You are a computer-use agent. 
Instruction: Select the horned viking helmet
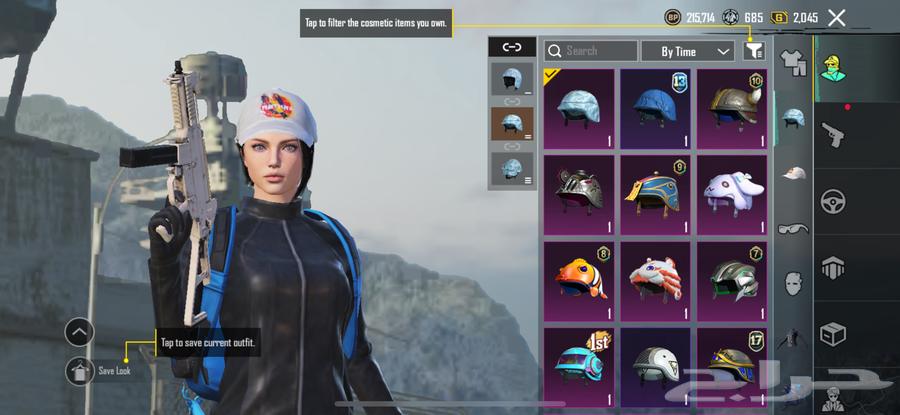click(732, 104)
